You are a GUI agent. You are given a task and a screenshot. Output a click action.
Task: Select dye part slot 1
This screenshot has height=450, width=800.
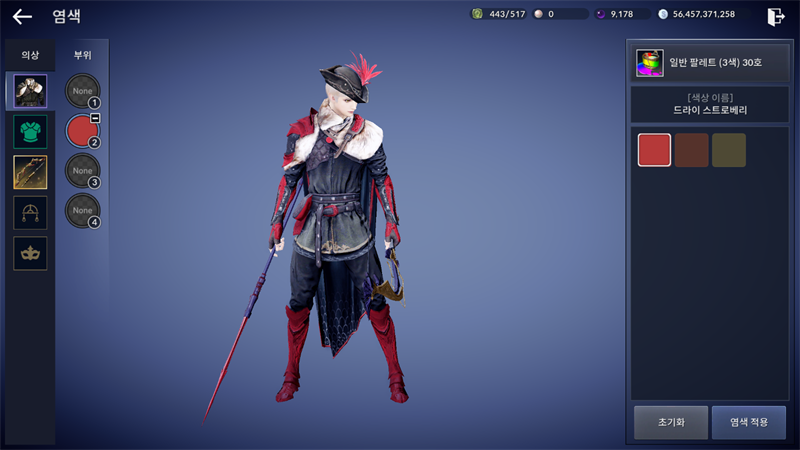82,91
